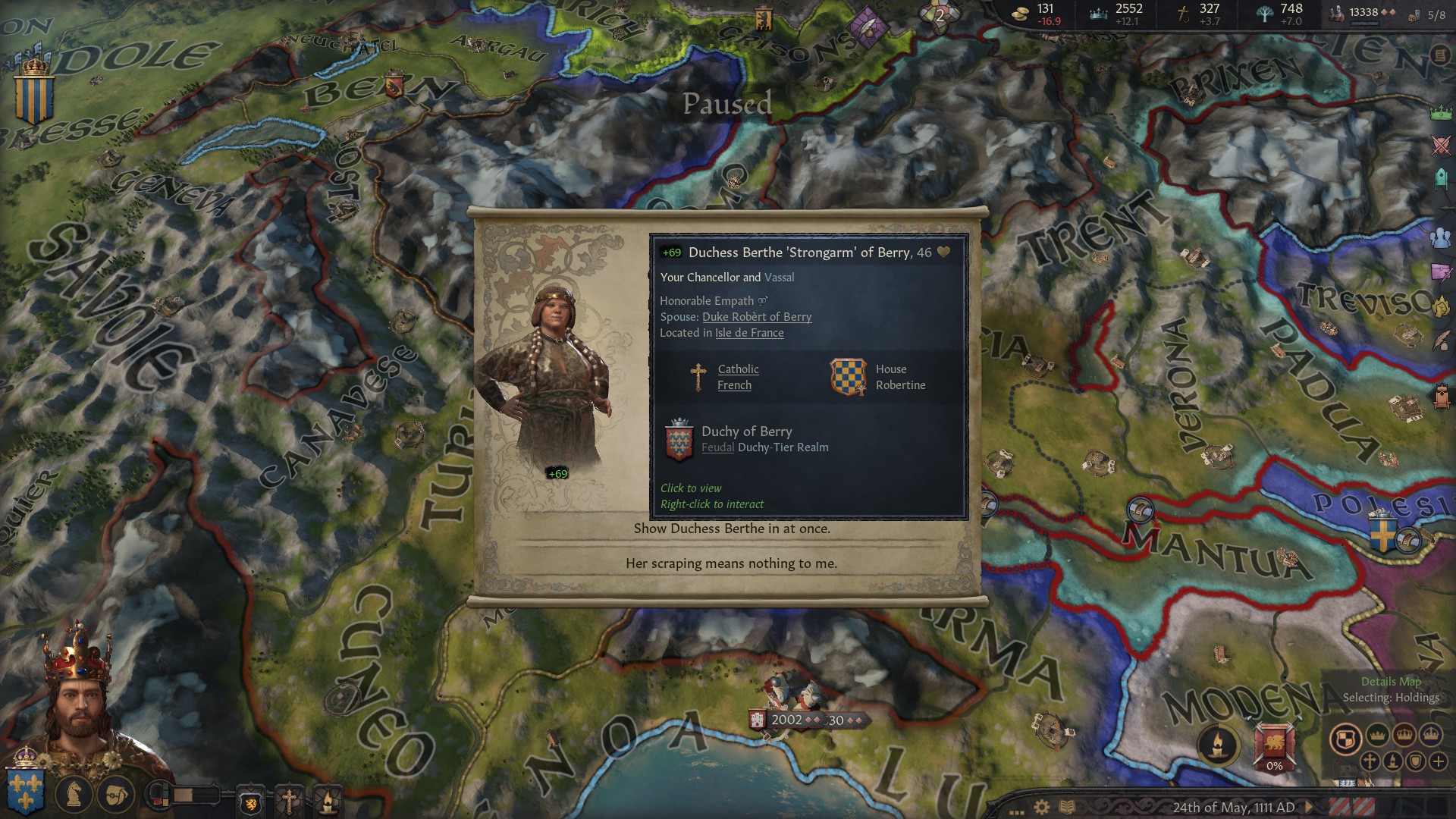Open the mask intrigue decisions button

115,794
